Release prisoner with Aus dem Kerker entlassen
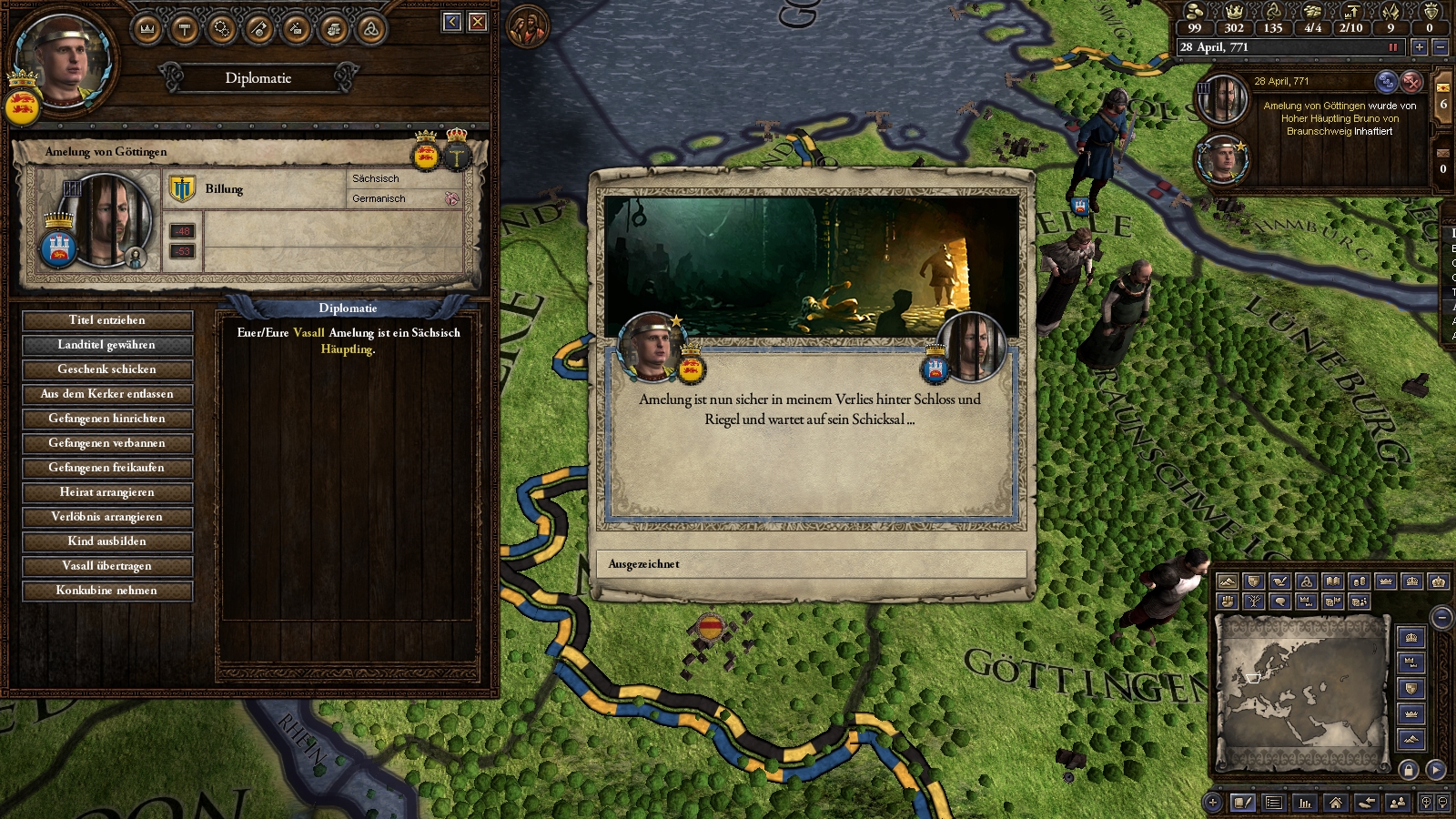1456x819 pixels. [x=107, y=394]
